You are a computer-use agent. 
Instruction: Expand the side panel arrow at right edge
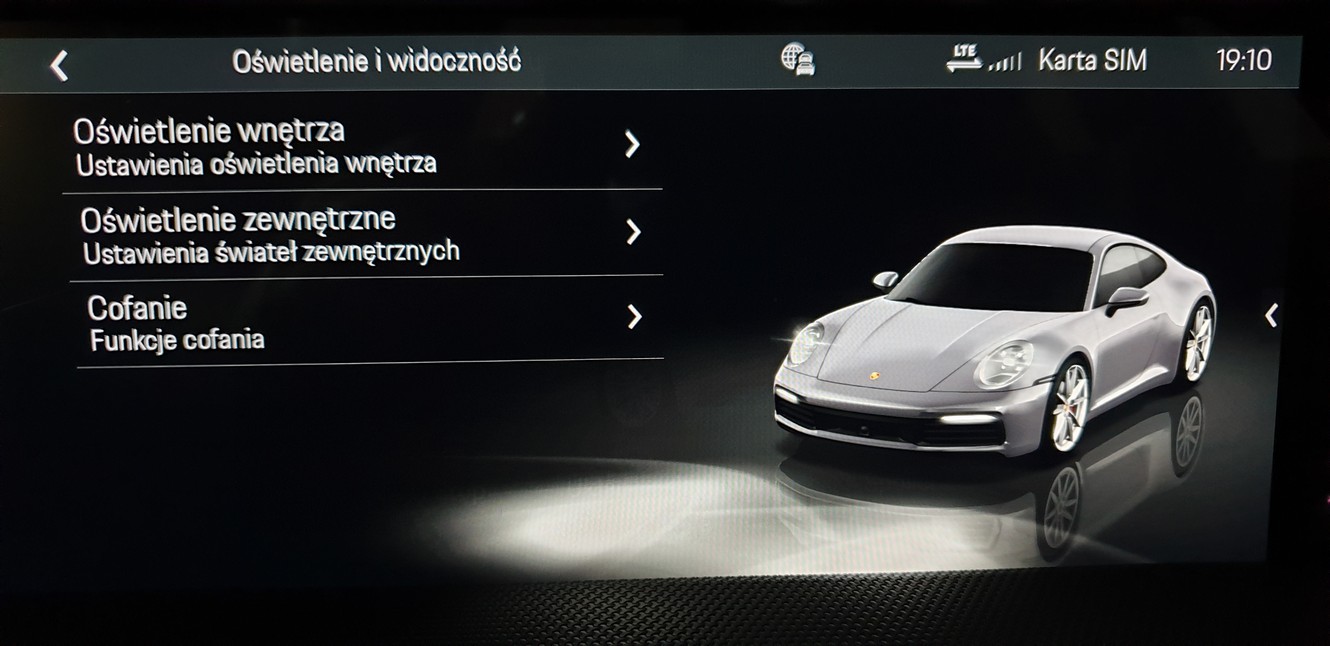(1271, 316)
